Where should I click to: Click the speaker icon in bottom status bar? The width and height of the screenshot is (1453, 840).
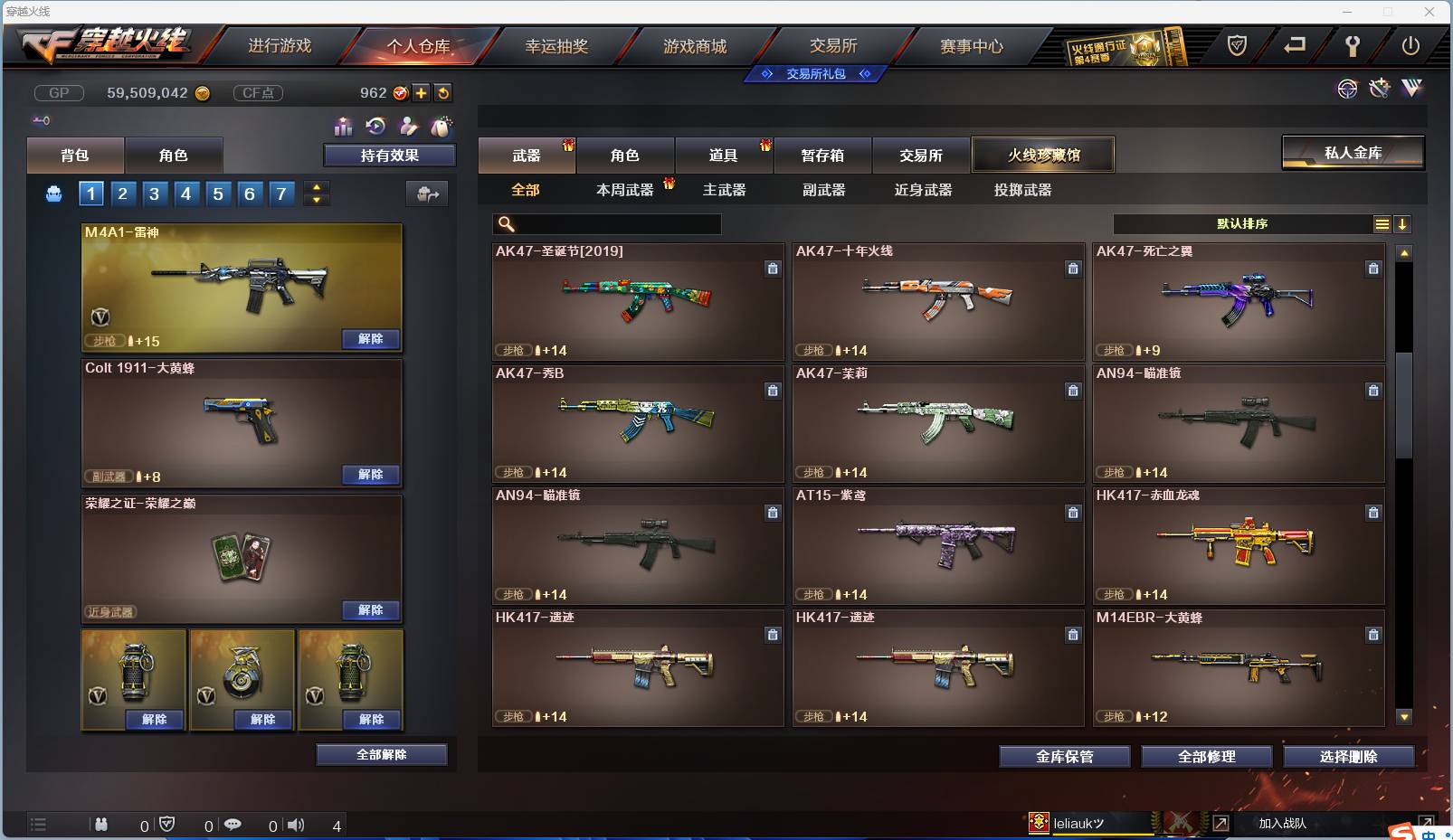point(296,825)
